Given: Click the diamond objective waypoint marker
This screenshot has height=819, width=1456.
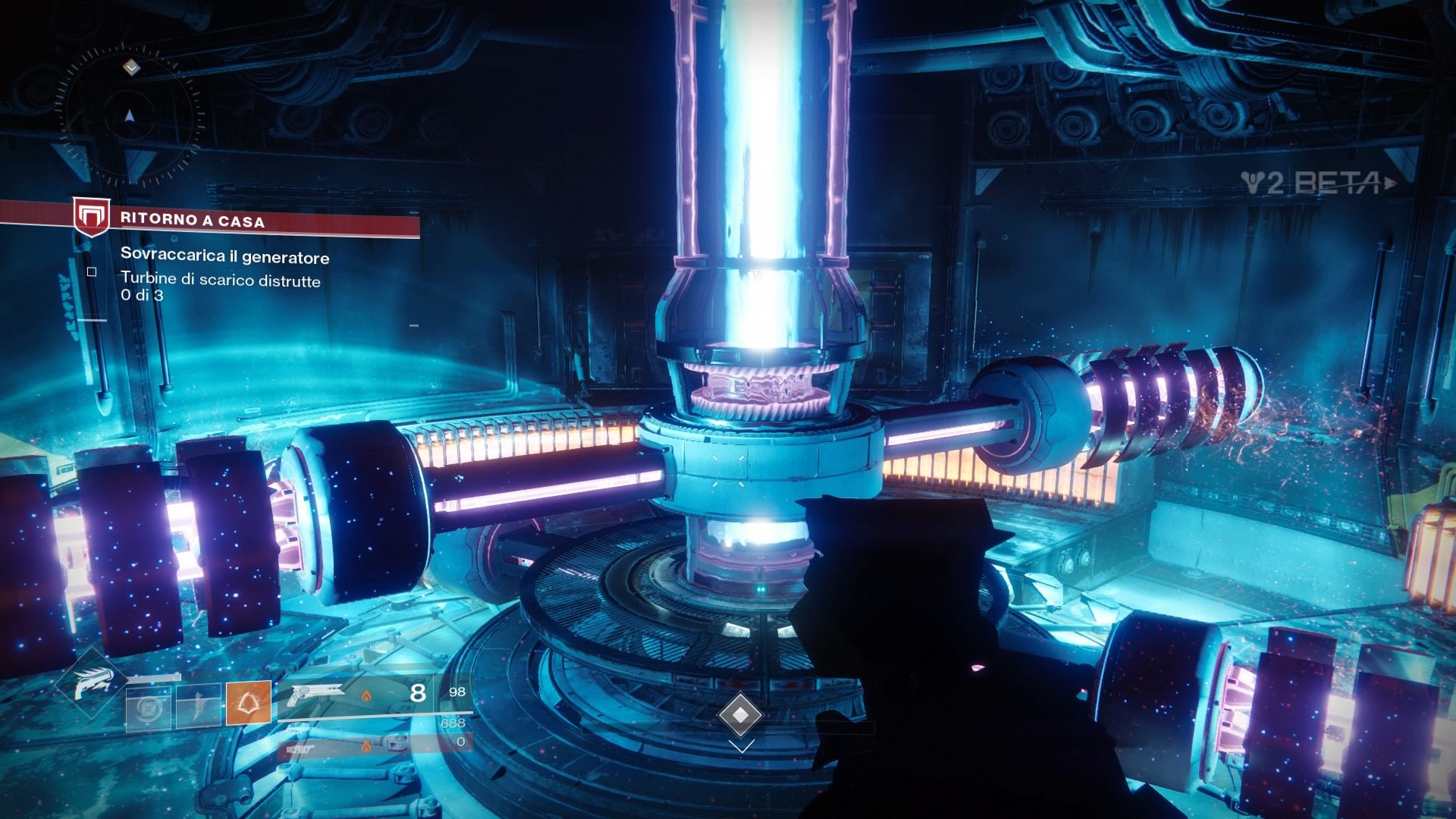Looking at the screenshot, I should (740, 714).
